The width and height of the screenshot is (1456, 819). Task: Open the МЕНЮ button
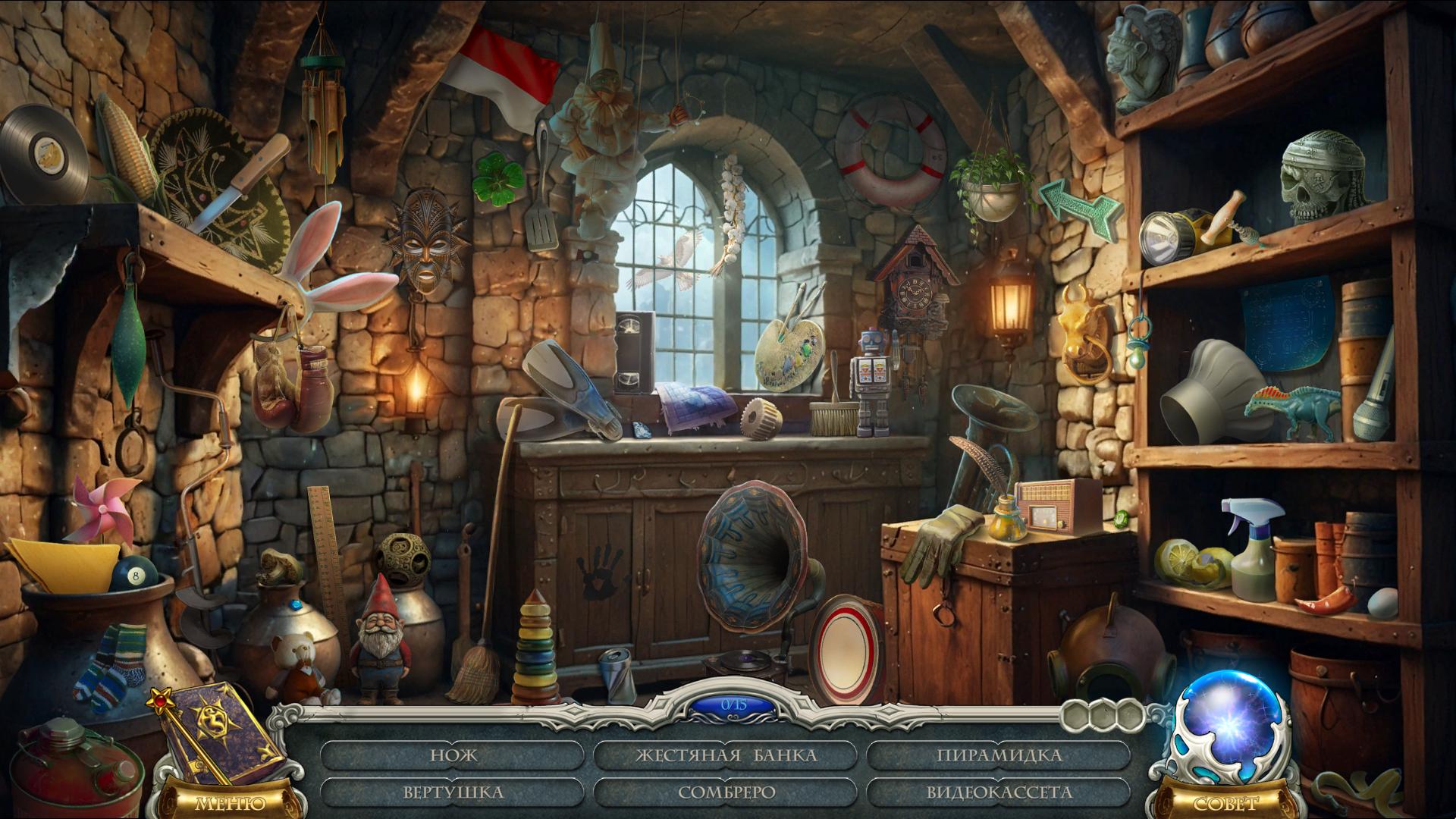click(230, 803)
